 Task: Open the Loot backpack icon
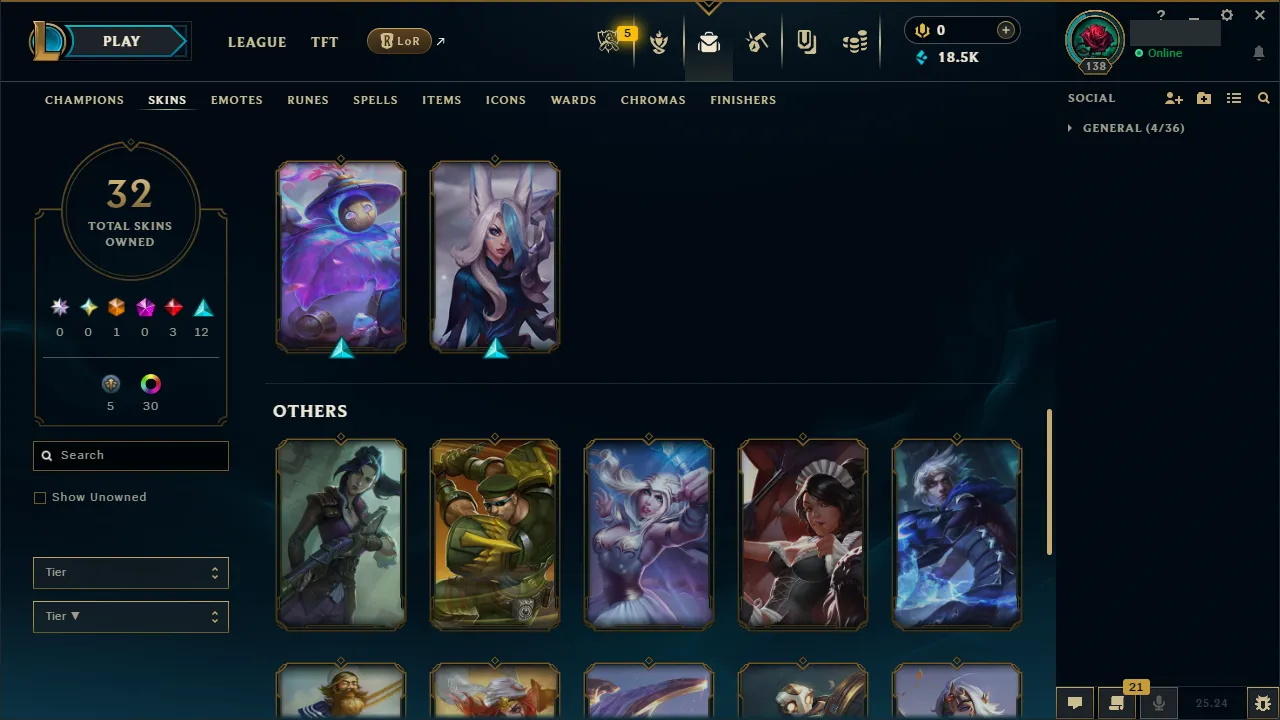pos(709,41)
